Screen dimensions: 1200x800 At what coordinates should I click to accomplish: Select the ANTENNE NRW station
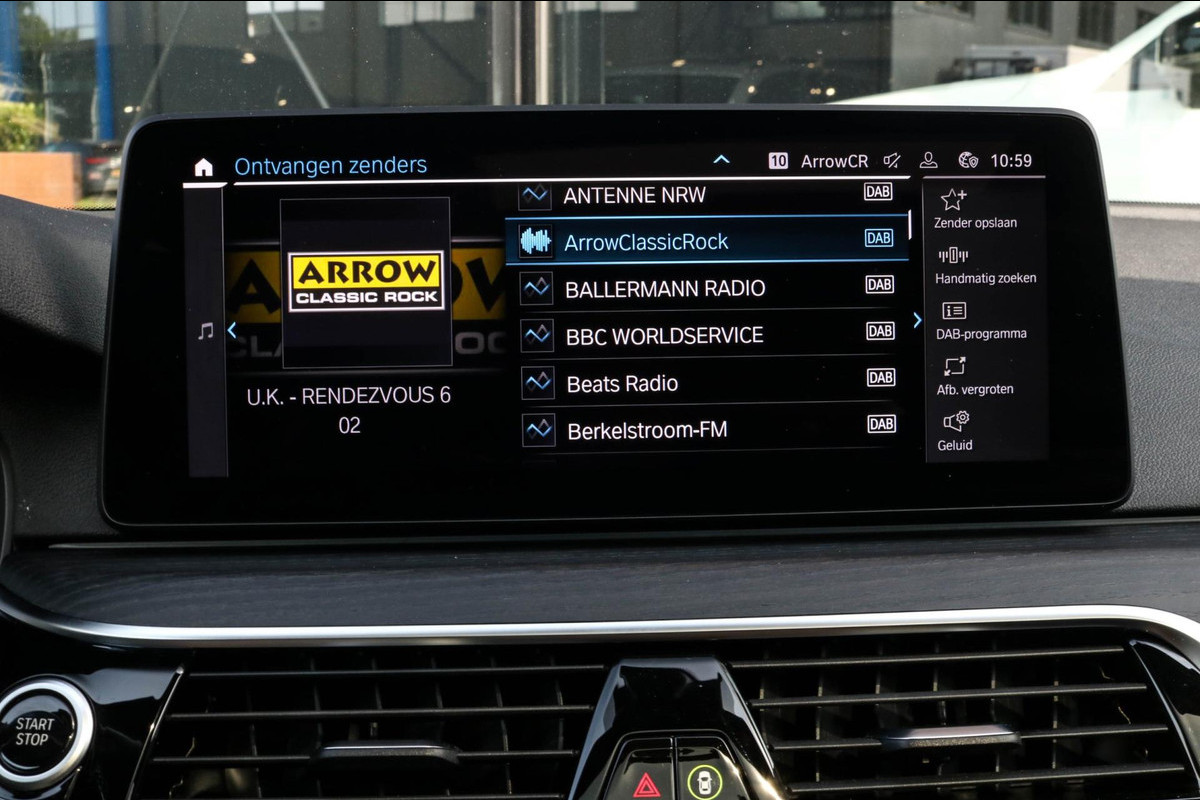pos(700,195)
